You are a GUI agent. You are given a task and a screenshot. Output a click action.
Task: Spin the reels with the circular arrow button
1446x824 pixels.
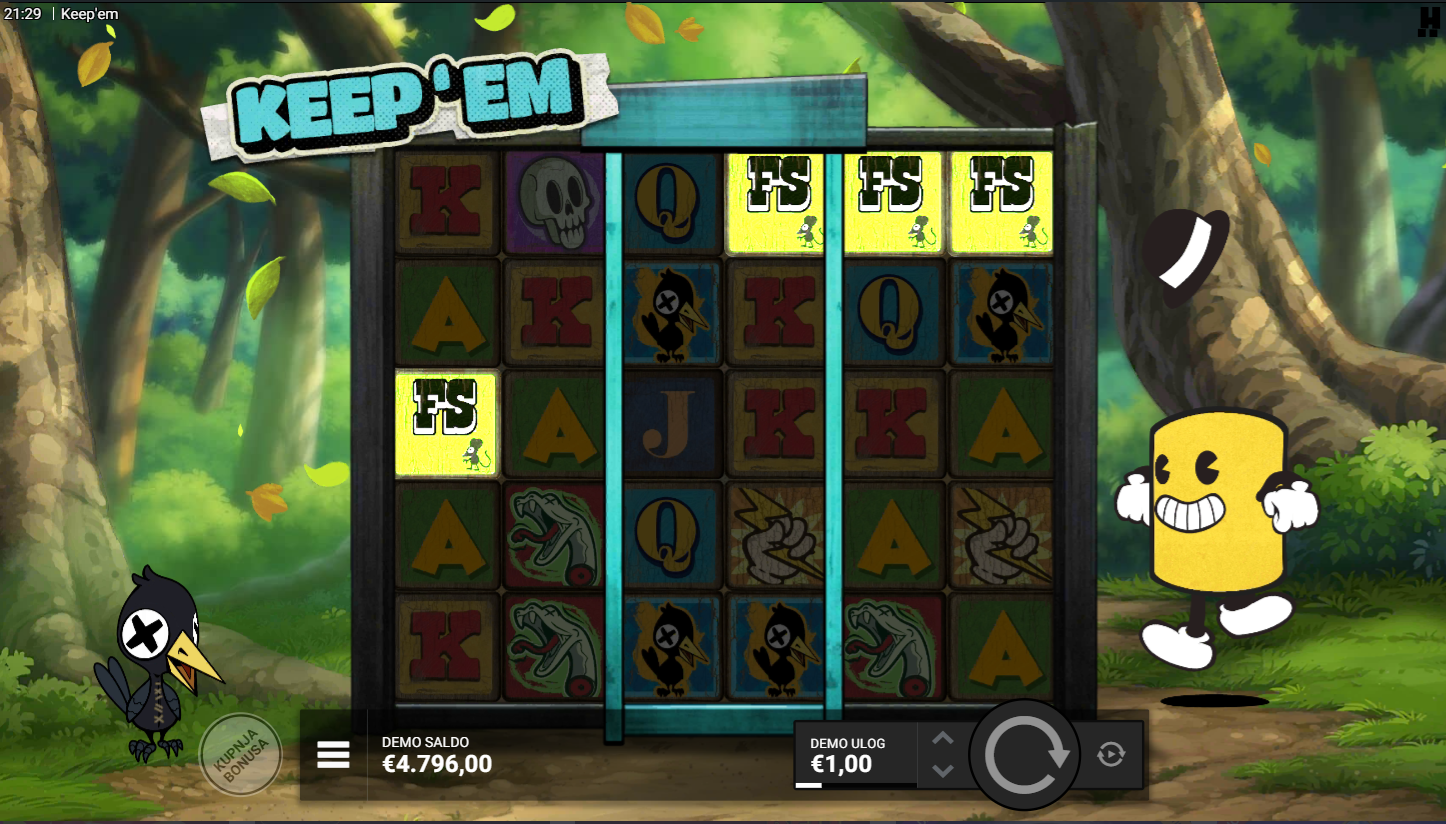[x=1026, y=756]
